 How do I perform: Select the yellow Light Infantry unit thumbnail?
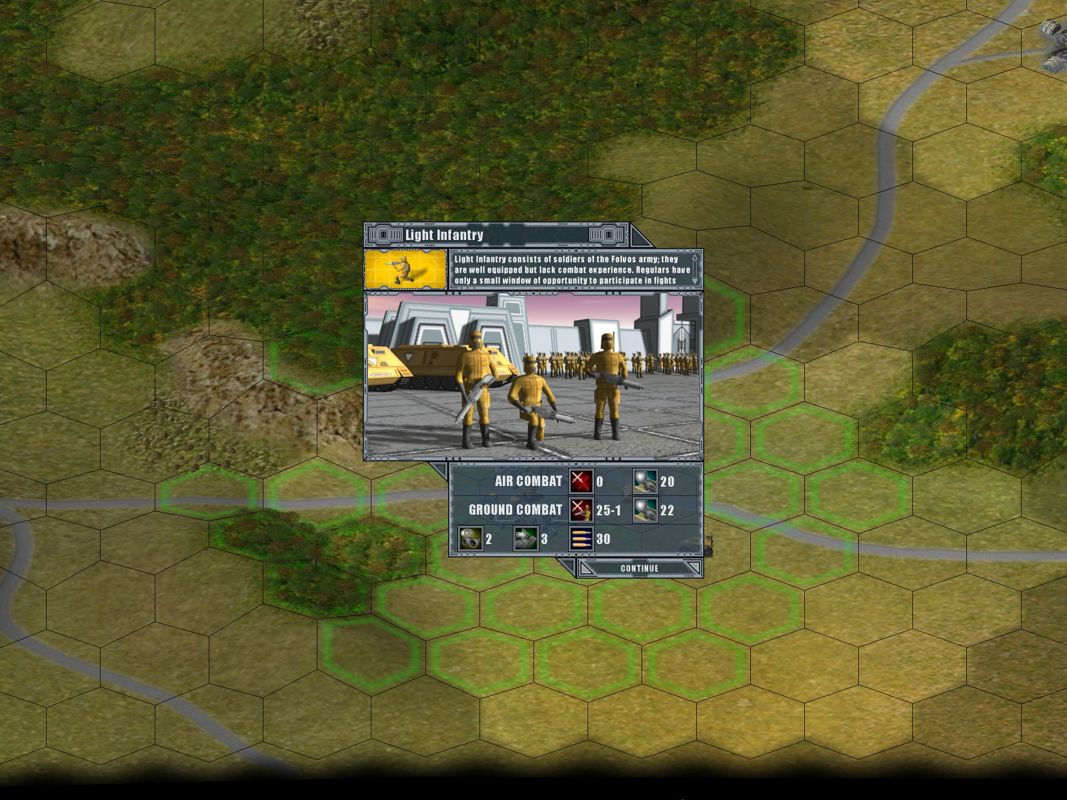(405, 269)
